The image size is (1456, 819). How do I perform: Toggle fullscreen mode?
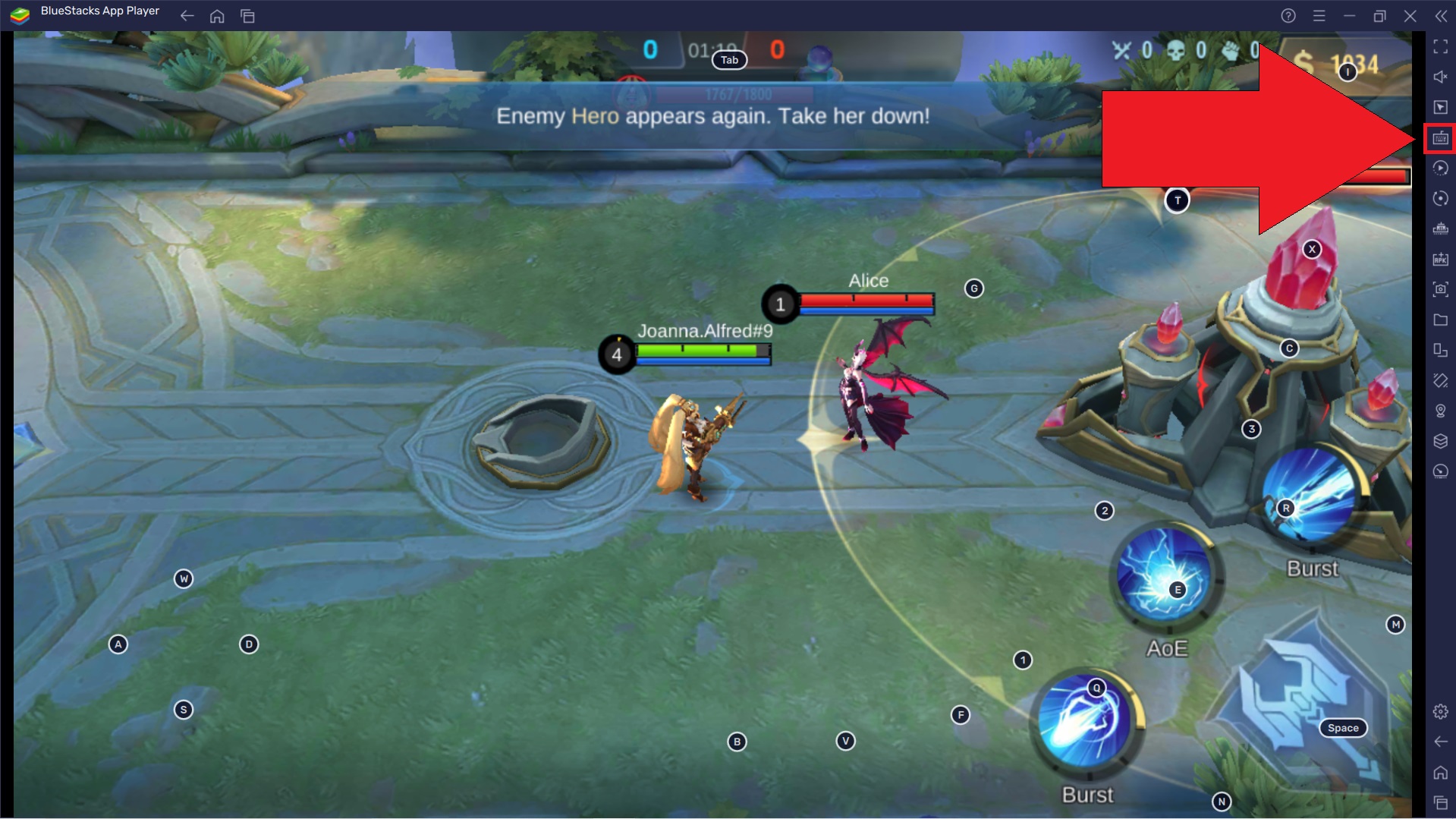pyautogui.click(x=1440, y=47)
